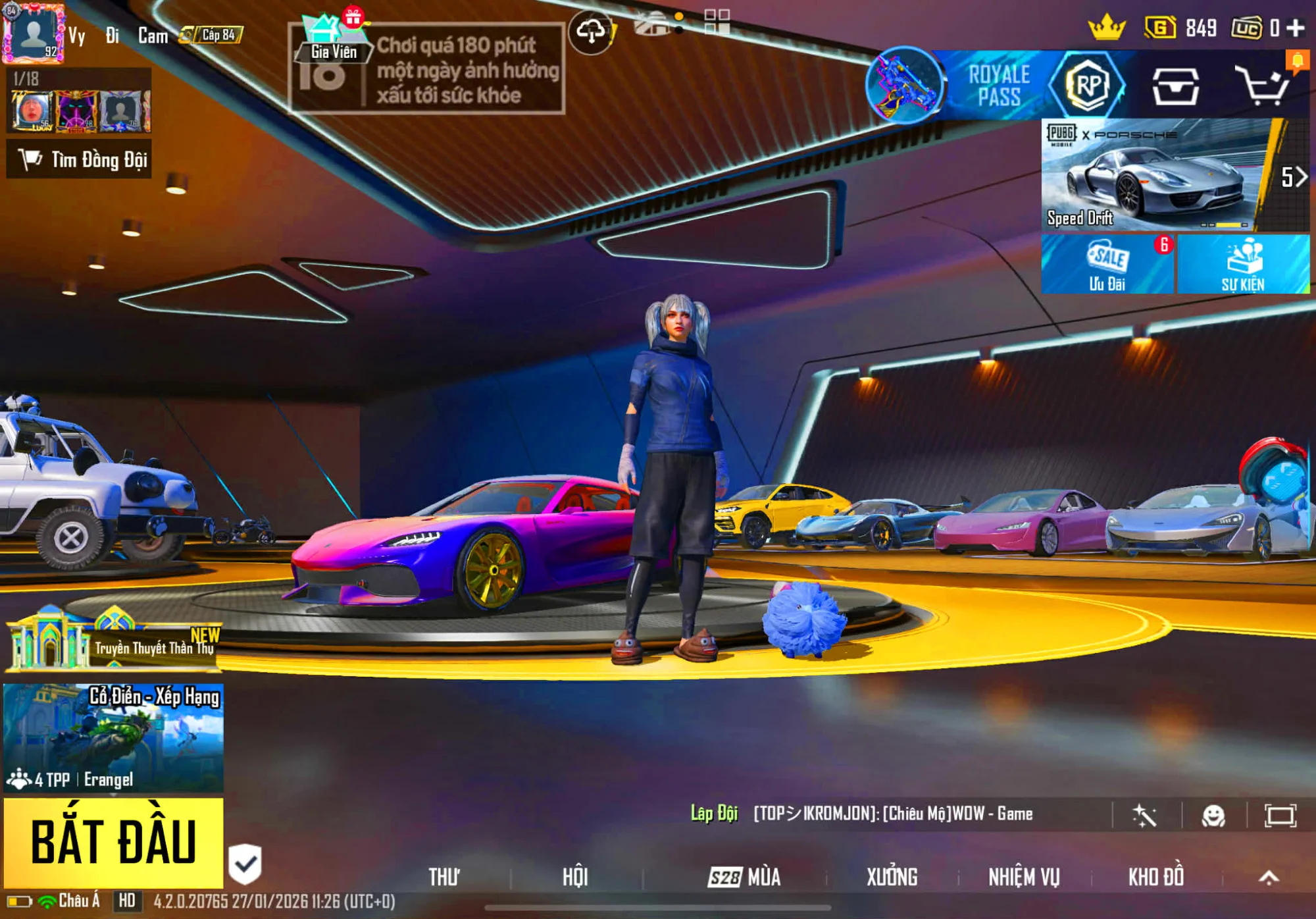The height and width of the screenshot is (919, 1316).
Task: Open the cloud download icon
Action: click(x=591, y=31)
